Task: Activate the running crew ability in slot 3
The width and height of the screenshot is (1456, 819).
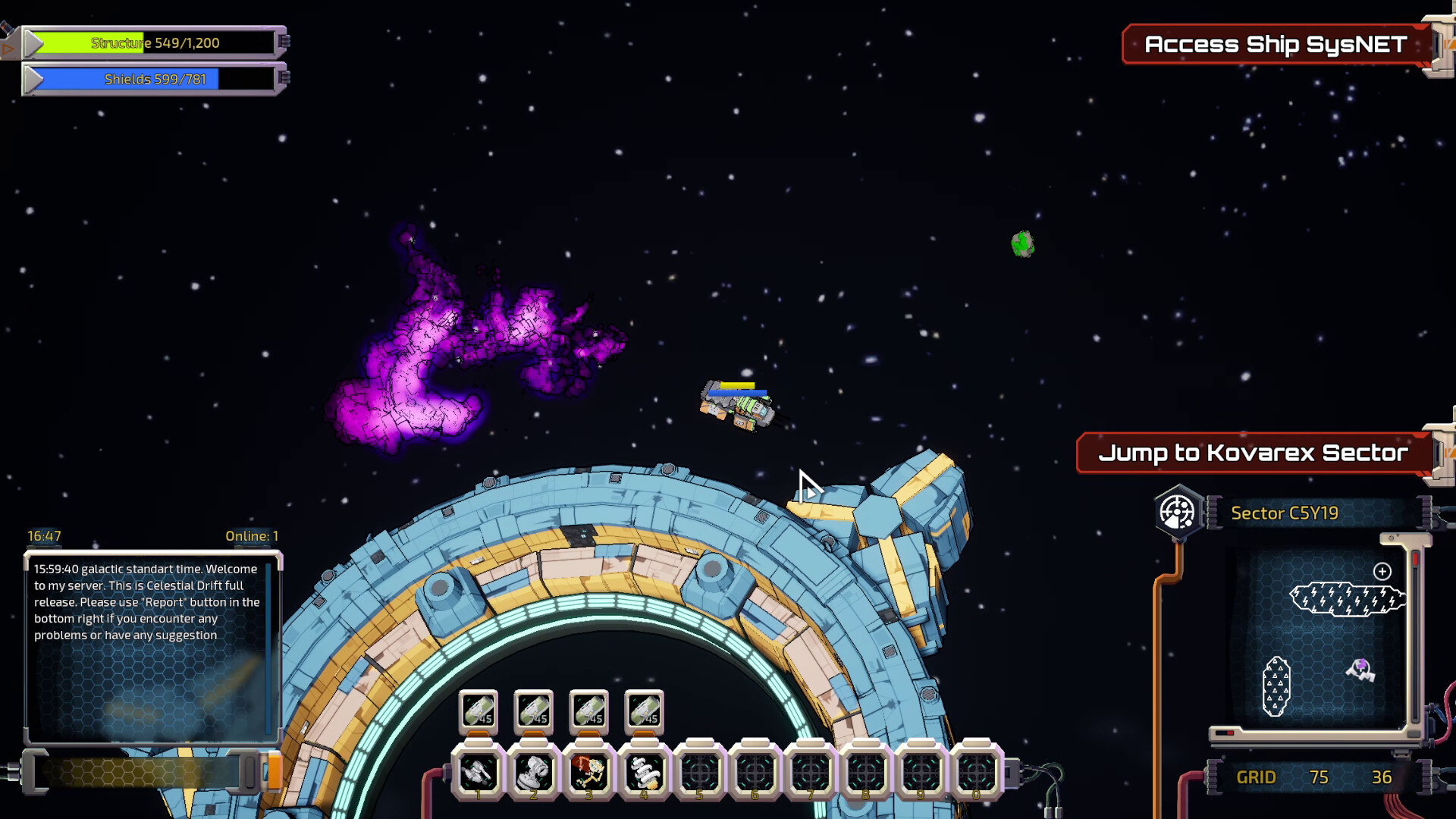Action: point(589,773)
